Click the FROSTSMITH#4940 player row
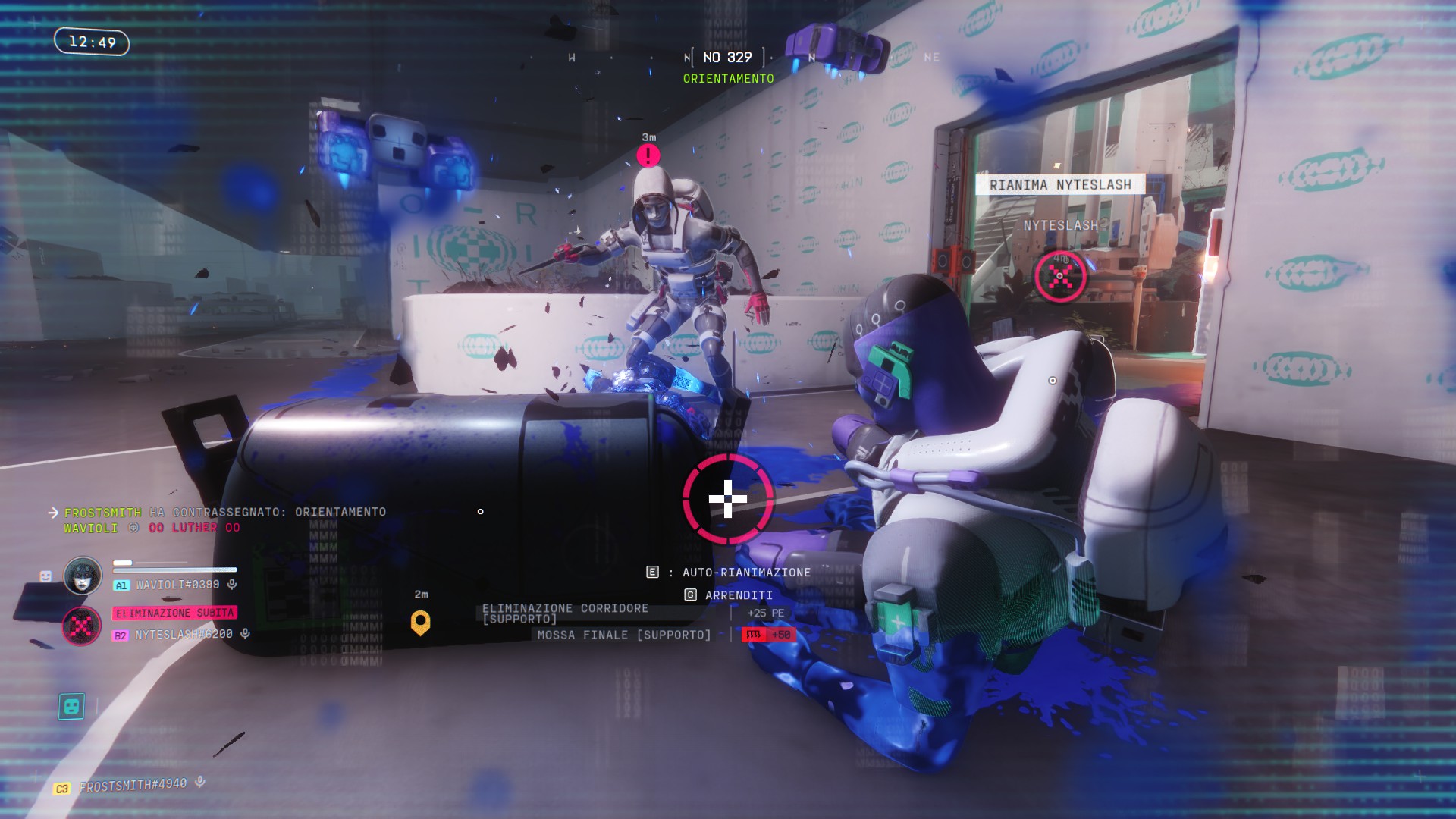Viewport: 1456px width, 819px height. (133, 786)
